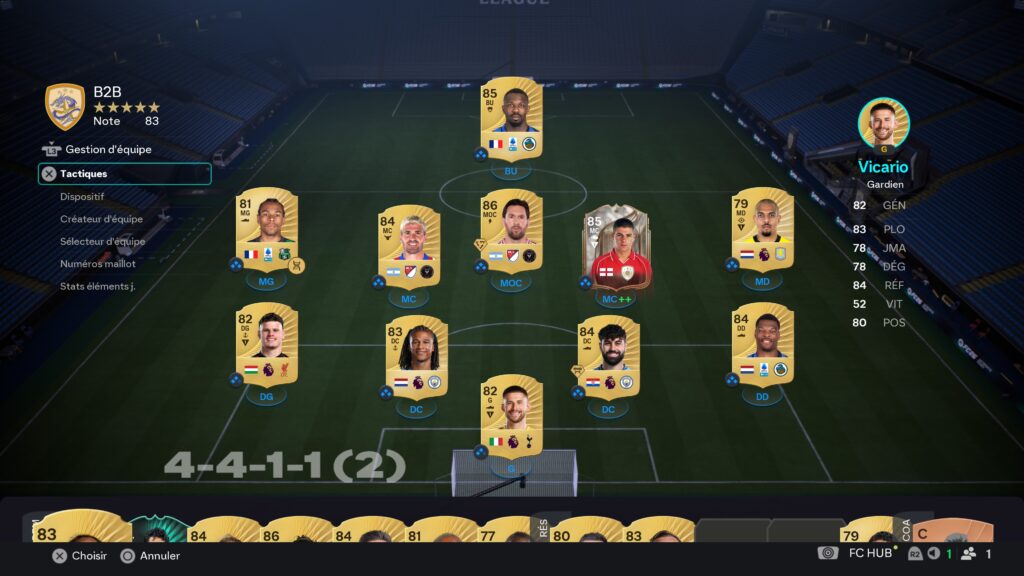This screenshot has height=576, width=1024.
Task: Click Vicario's portrait in the info panel
Action: click(x=884, y=123)
